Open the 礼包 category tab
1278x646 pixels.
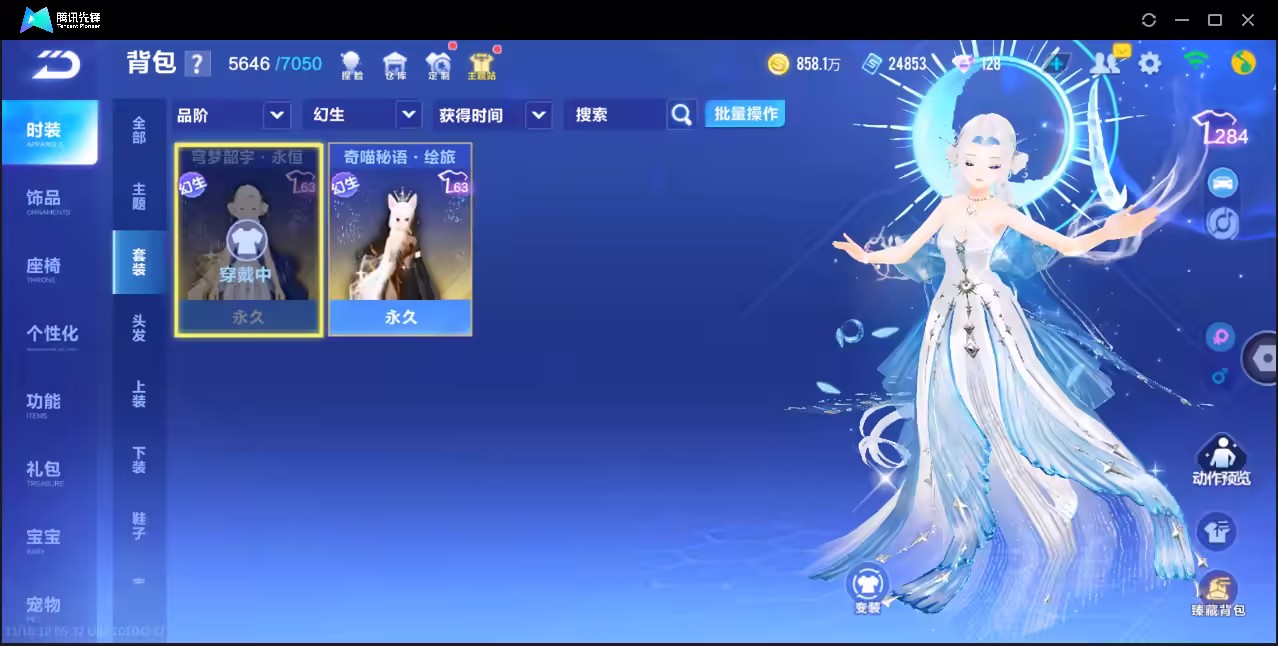tap(45, 471)
